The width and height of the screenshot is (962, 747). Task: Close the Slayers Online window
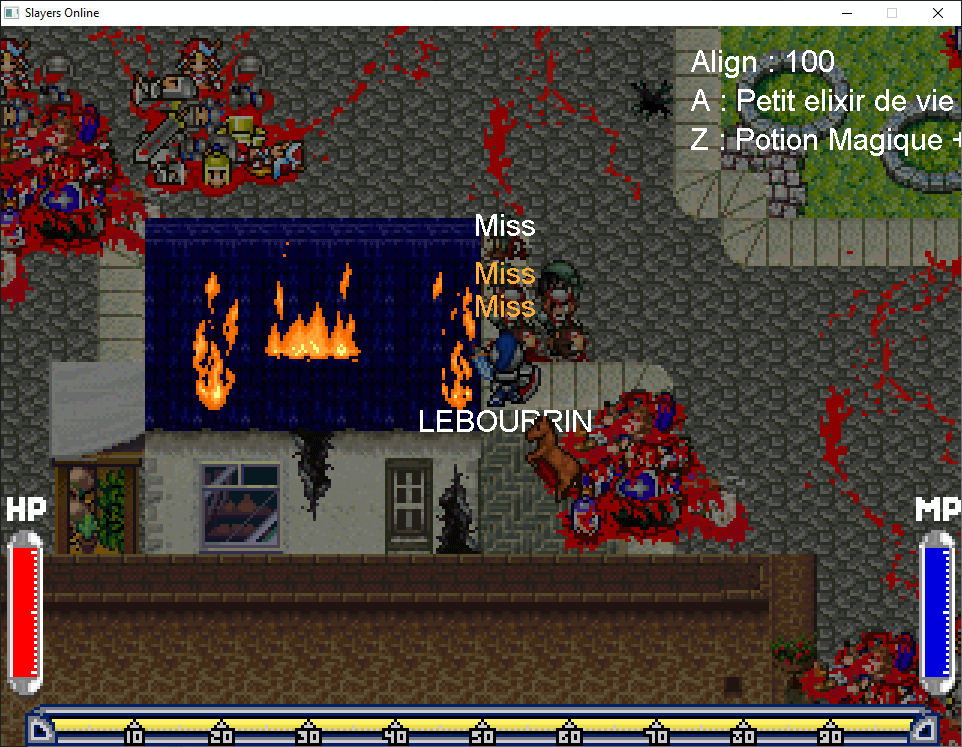coord(937,13)
